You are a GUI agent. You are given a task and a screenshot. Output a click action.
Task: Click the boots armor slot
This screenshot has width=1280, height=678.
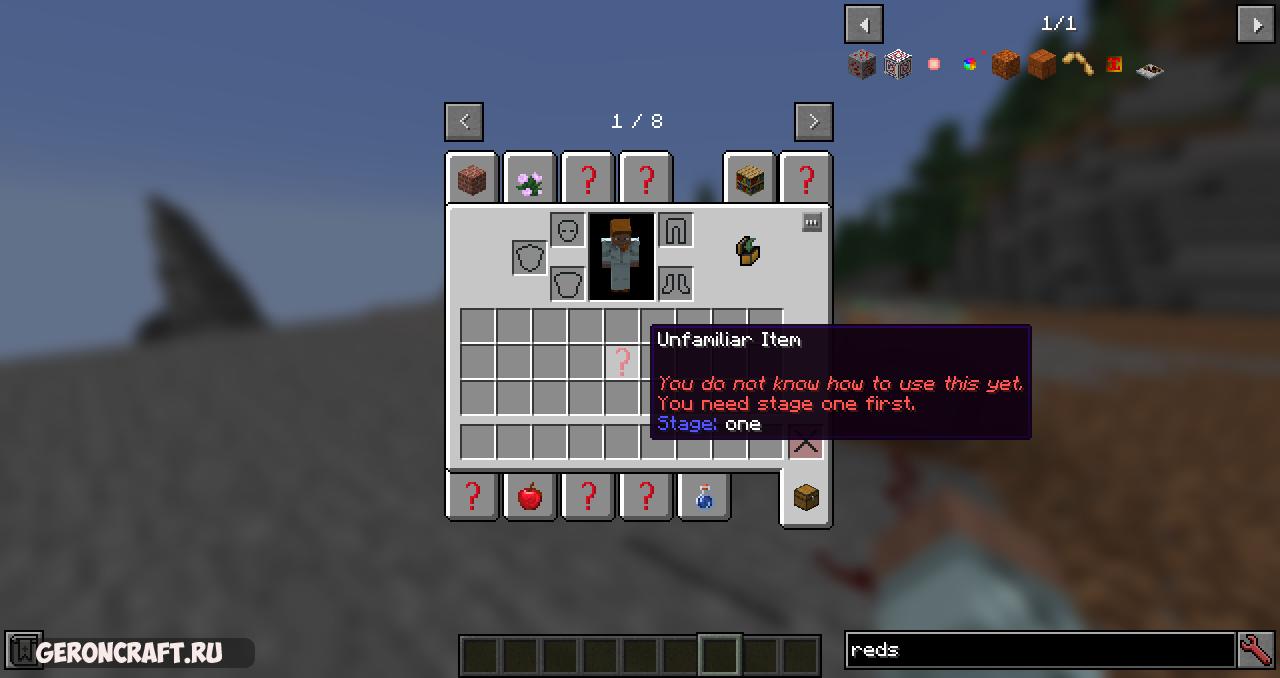tap(676, 283)
